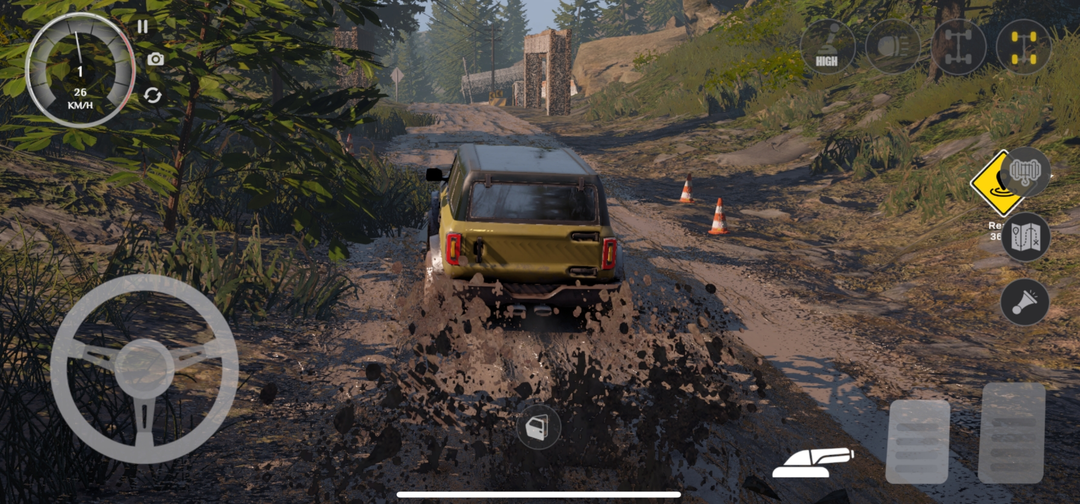Image resolution: width=1080 pixels, height=504 pixels.
Task: Pull the handbrake lever
Action: (813, 461)
